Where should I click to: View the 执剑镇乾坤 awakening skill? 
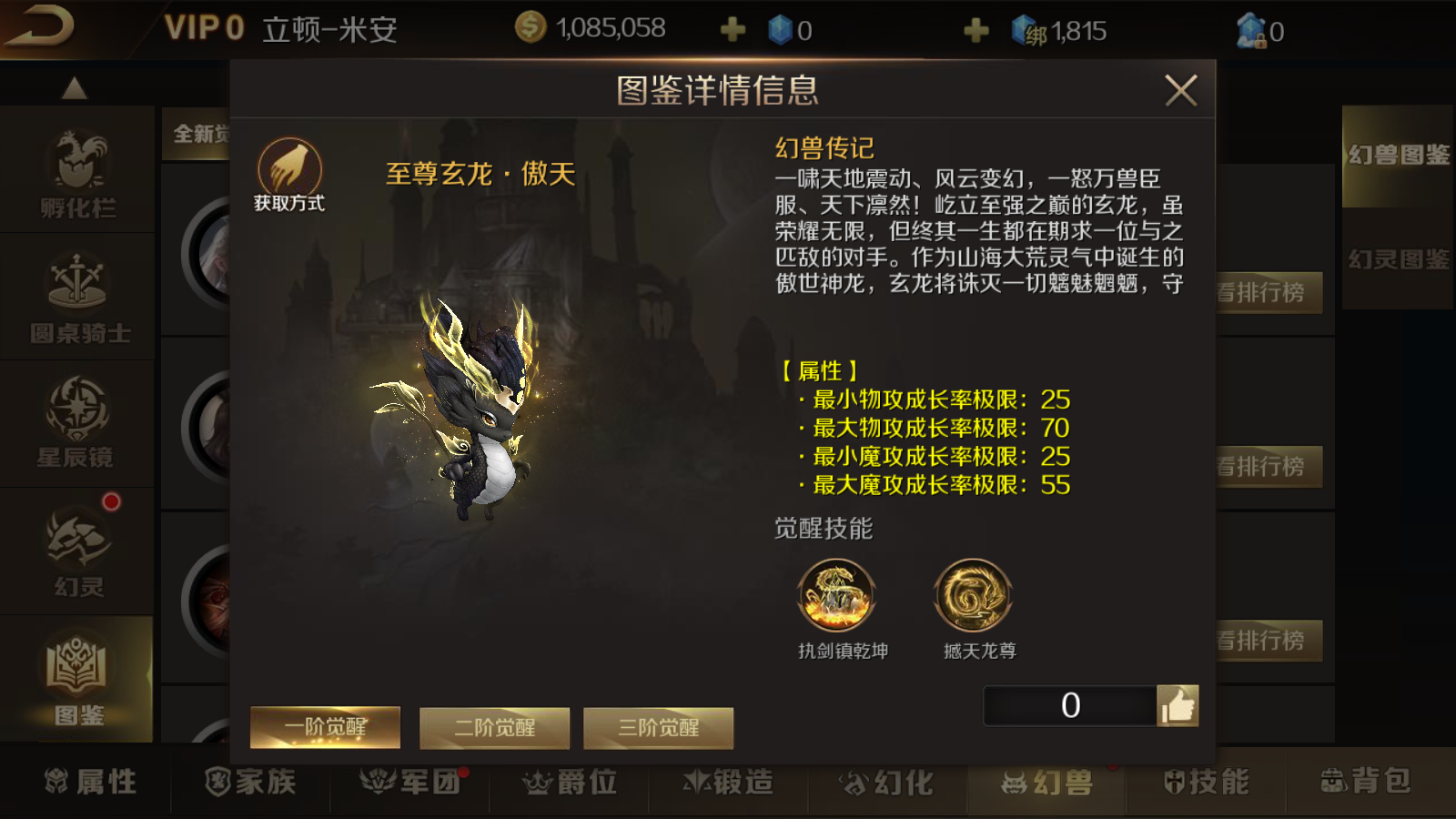tap(836, 596)
